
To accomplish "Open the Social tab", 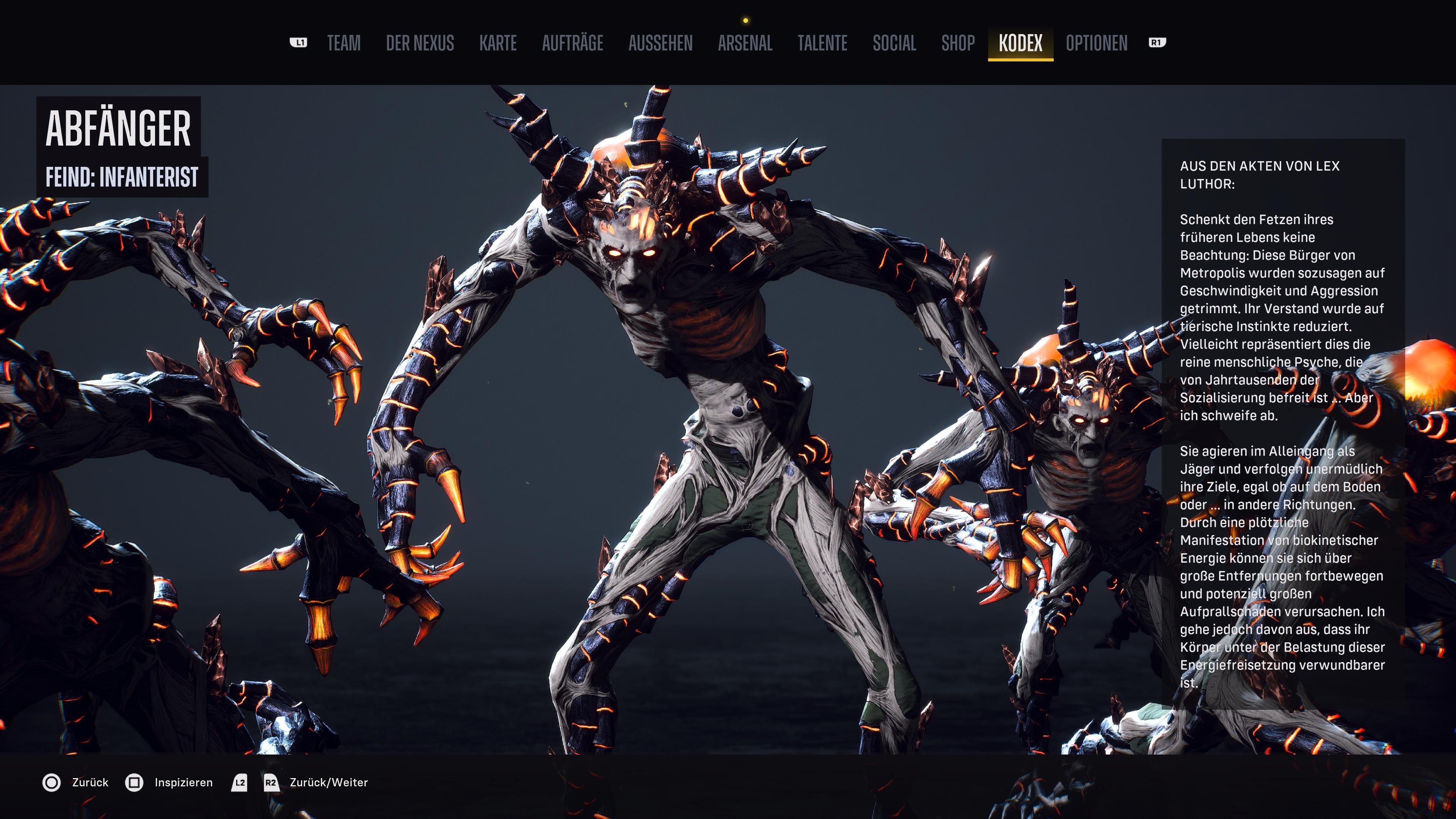I will coord(894,43).
